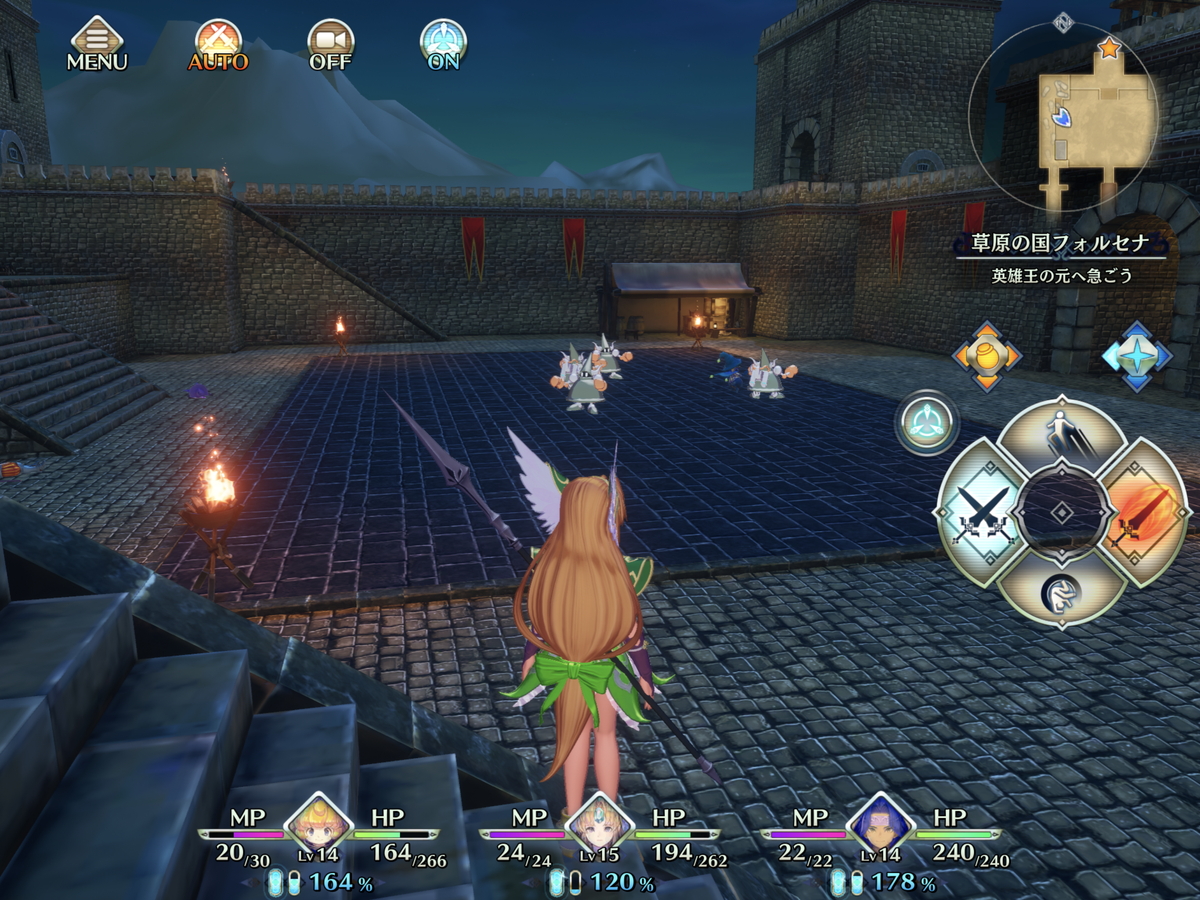
Task: Switch to the purple-haired Lv 14 ally portrait
Action: tap(881, 826)
